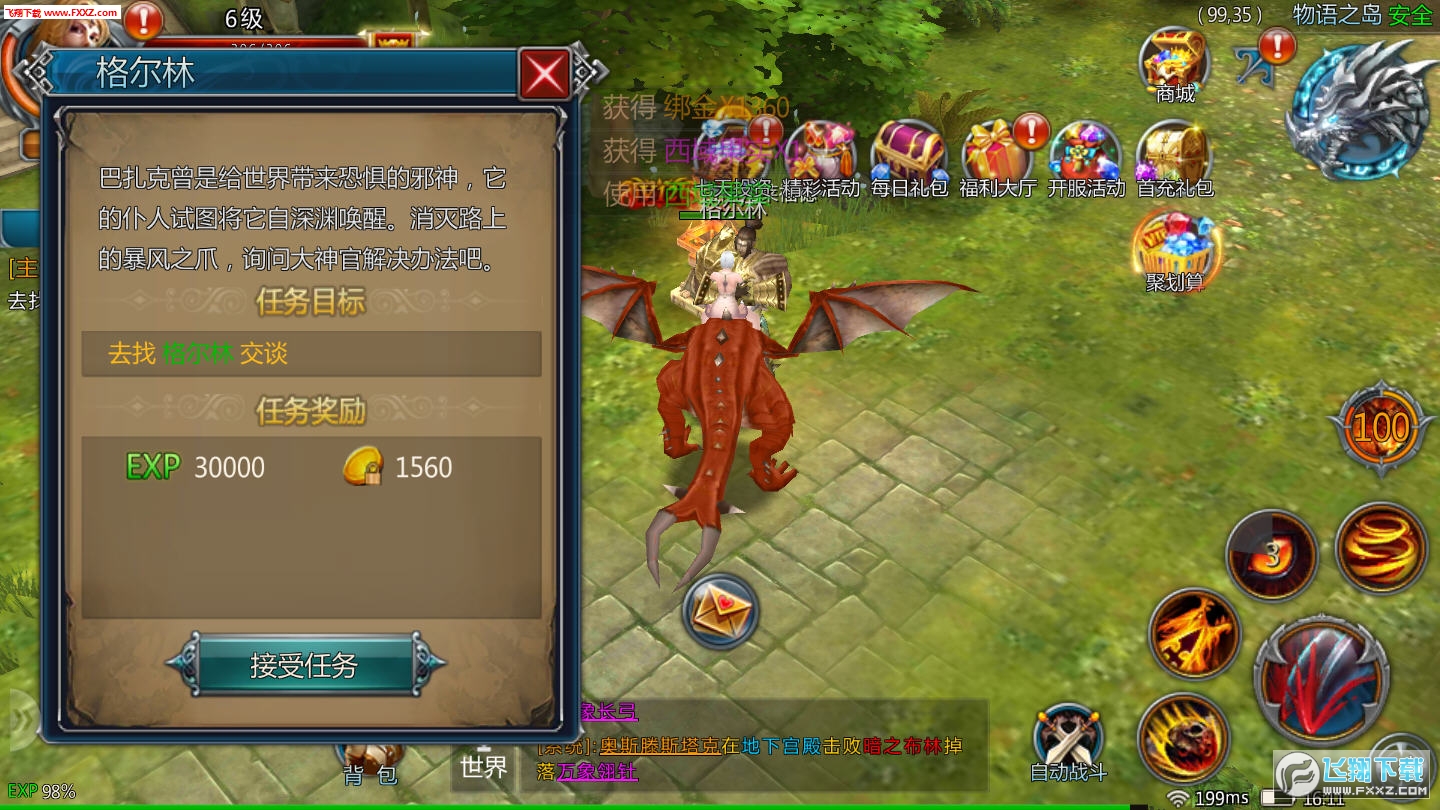
Task: Open 开服活动 server launch events
Action: tap(1086, 155)
